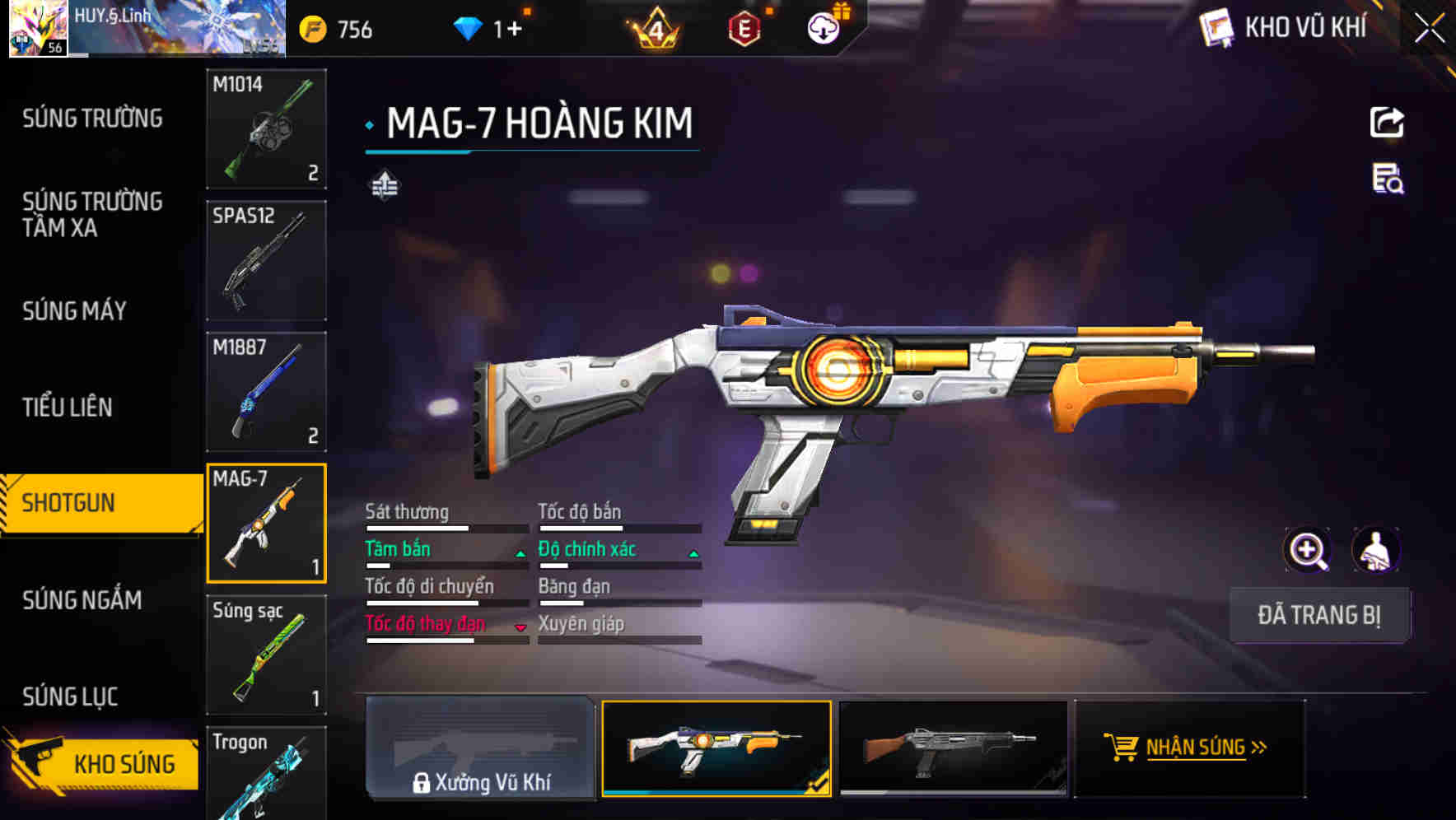Zoom in on weapon with magnifier icon
Screen dimensions: 1456x820
[x=1308, y=550]
